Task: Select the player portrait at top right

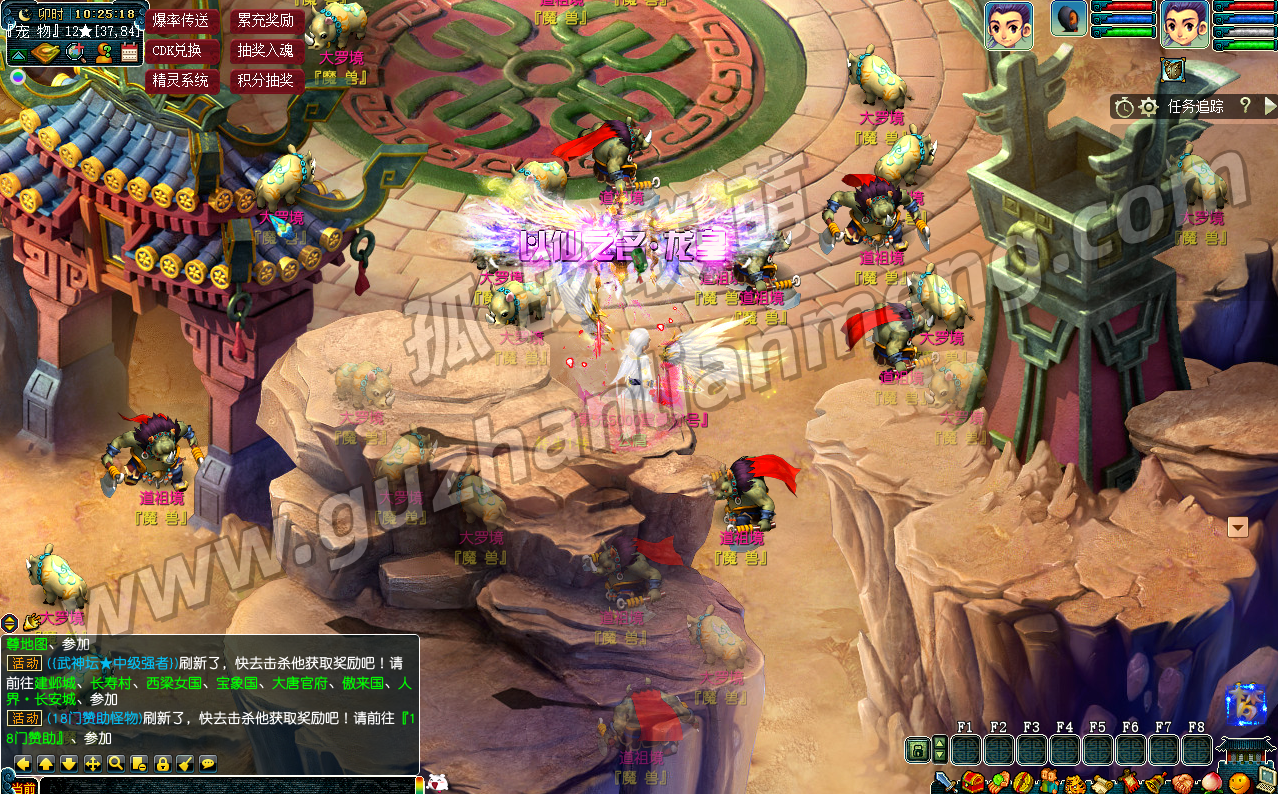Action: pyautogui.click(x=1184, y=24)
